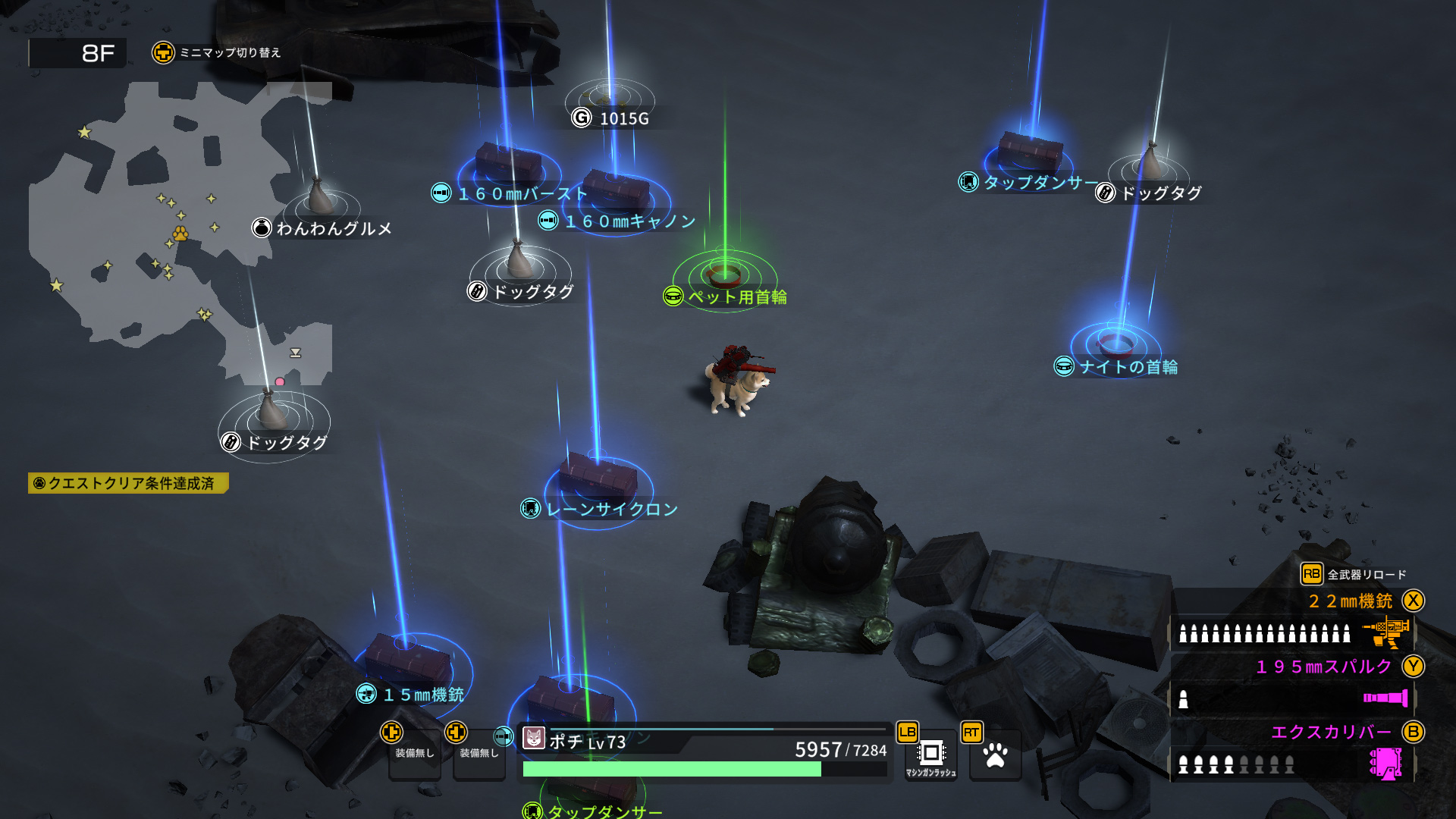This screenshot has height=819, width=1456.
Task: Click the 160mmバースト drop label
Action: [511, 194]
